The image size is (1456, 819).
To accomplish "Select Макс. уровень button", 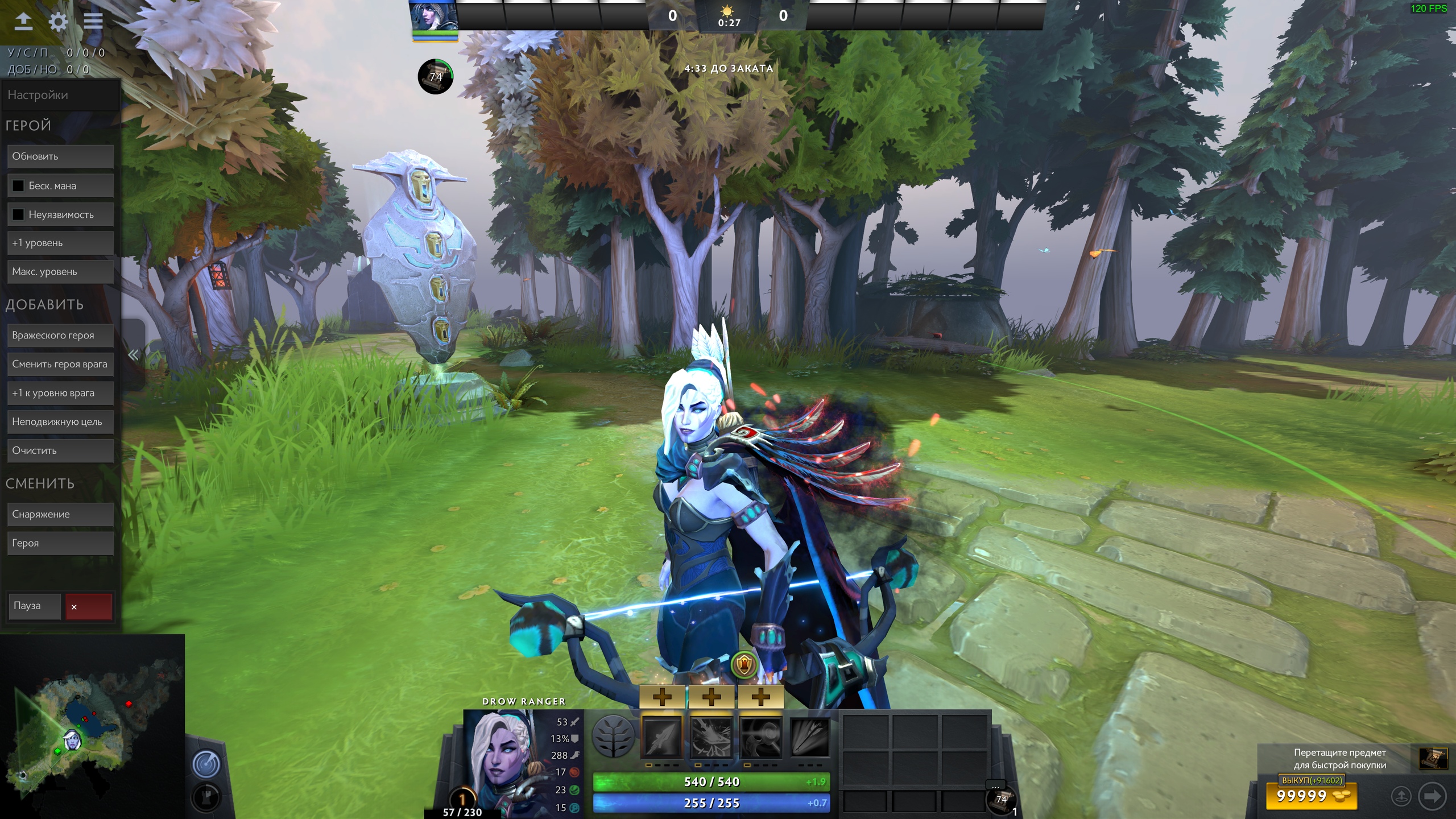I will (60, 272).
